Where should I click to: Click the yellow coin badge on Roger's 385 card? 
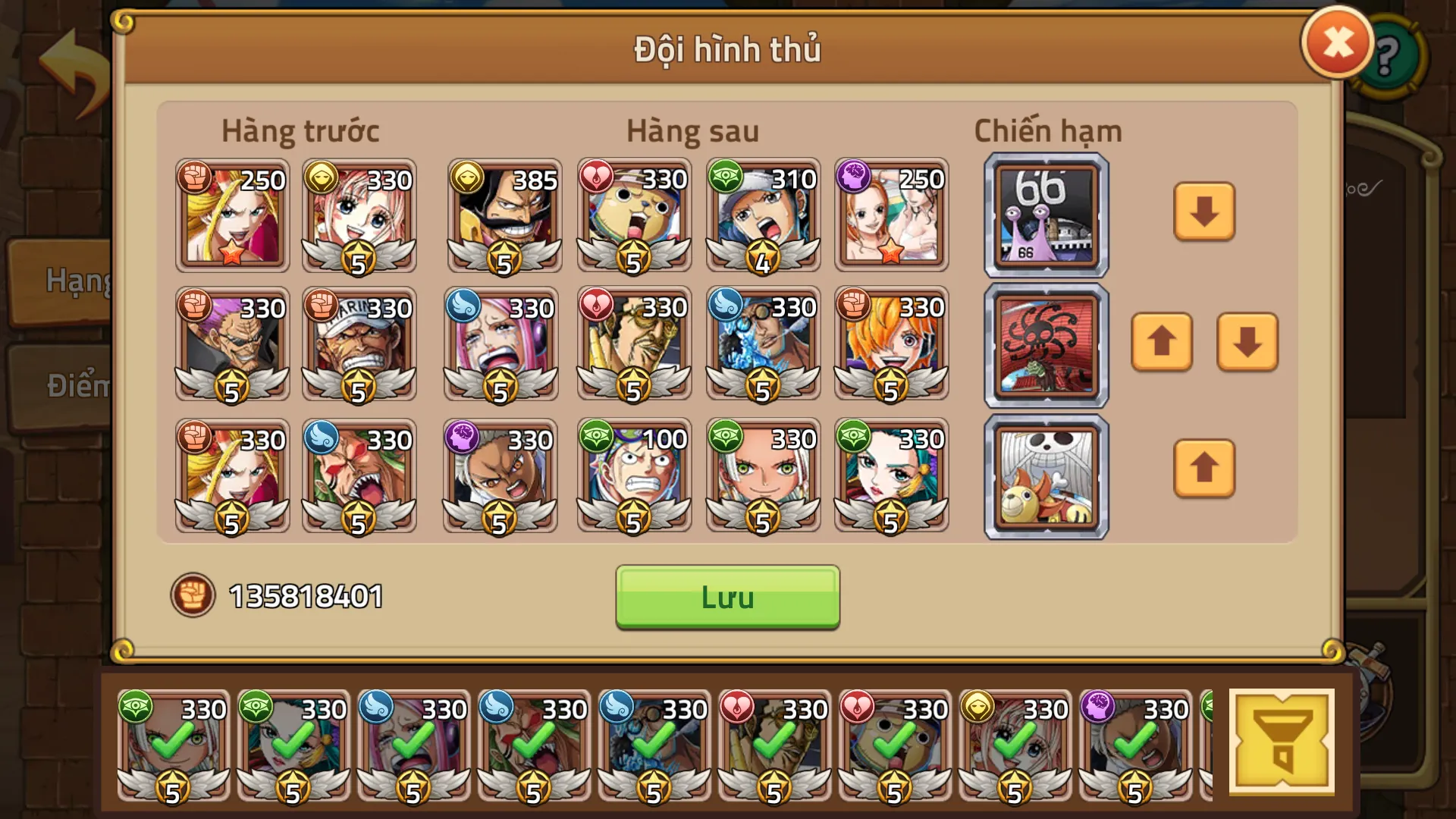pyautogui.click(x=469, y=177)
